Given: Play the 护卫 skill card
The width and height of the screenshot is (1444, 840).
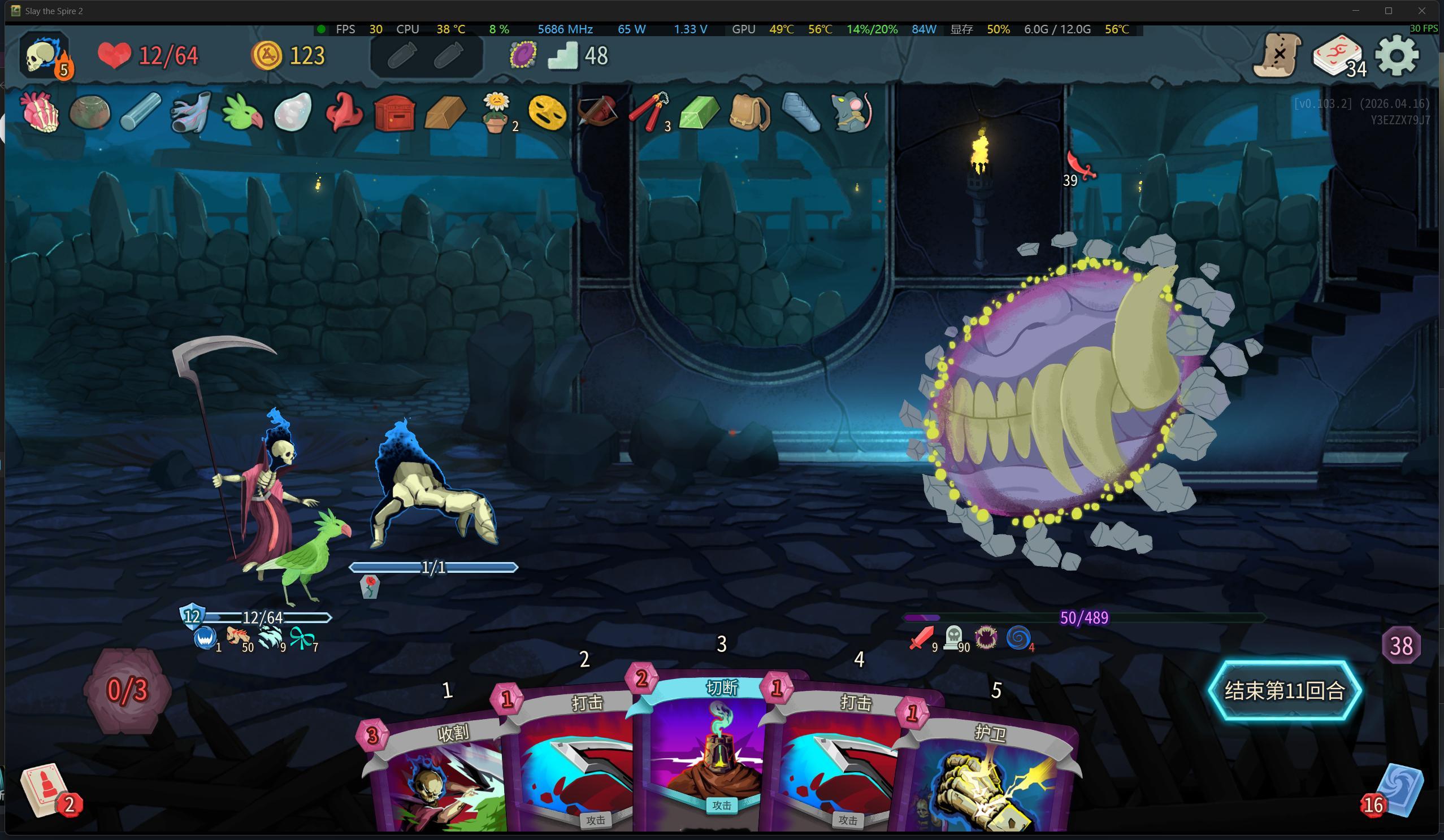Looking at the screenshot, I should [988, 779].
